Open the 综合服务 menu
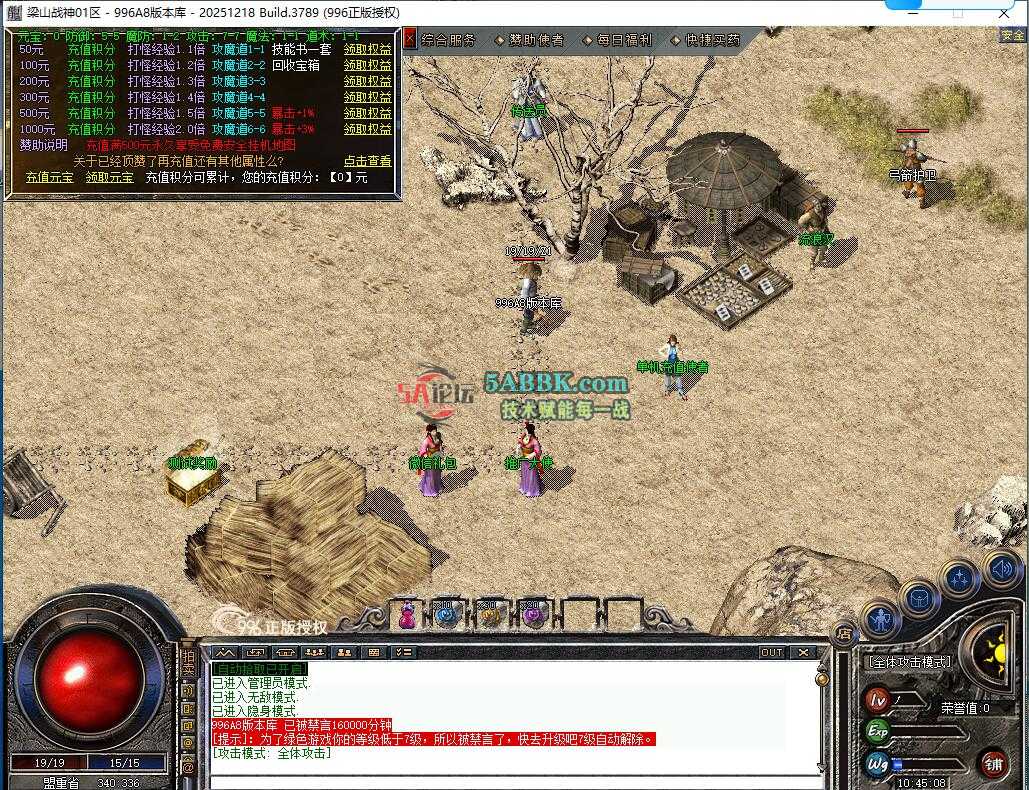The width and height of the screenshot is (1029, 790). pos(448,40)
